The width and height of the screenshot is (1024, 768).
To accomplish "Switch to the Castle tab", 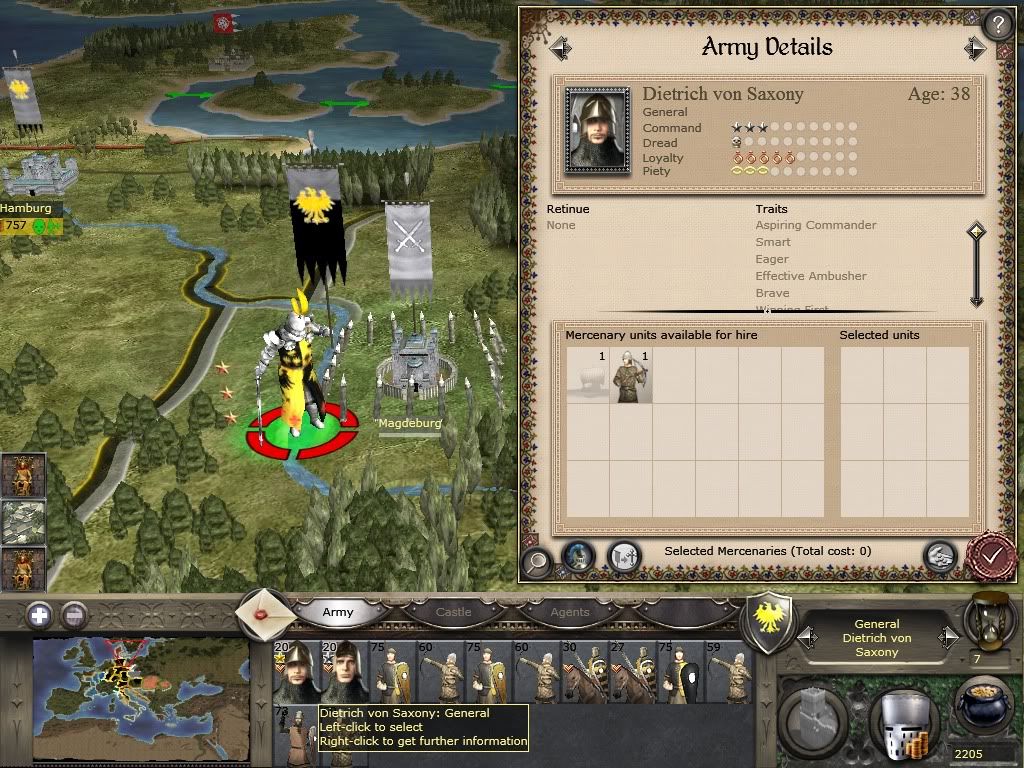I will point(453,612).
